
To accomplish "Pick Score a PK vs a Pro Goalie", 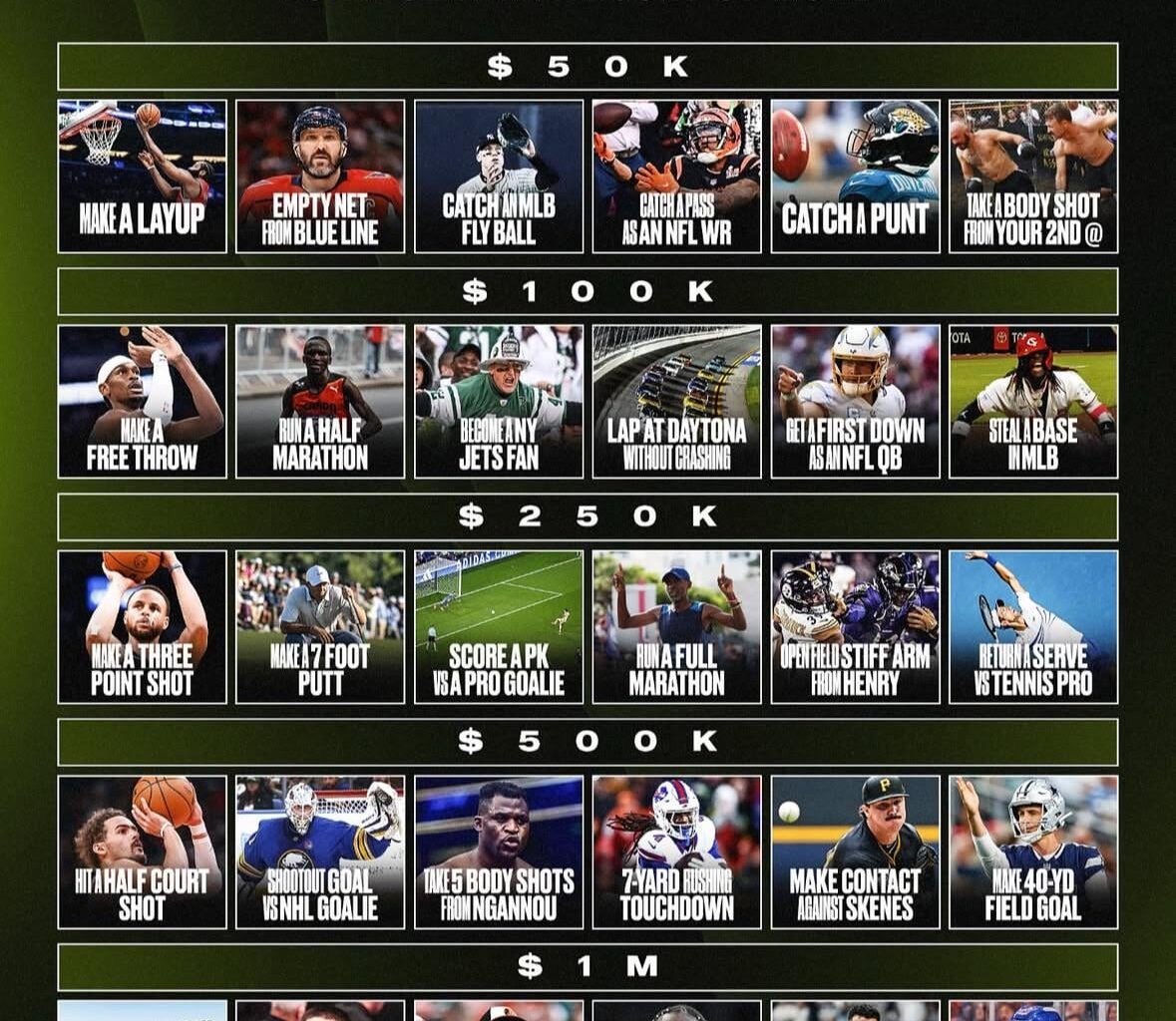I will coord(499,627).
